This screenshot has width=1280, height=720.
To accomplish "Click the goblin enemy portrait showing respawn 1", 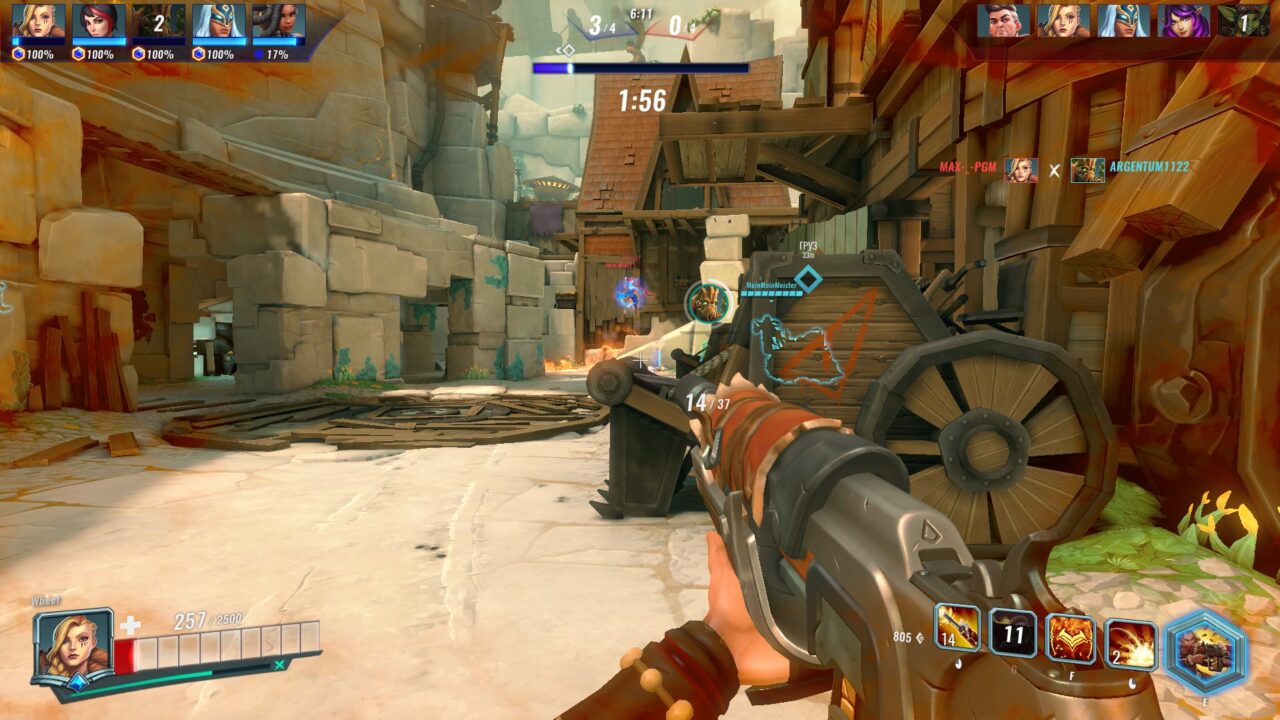I will tap(1244, 20).
